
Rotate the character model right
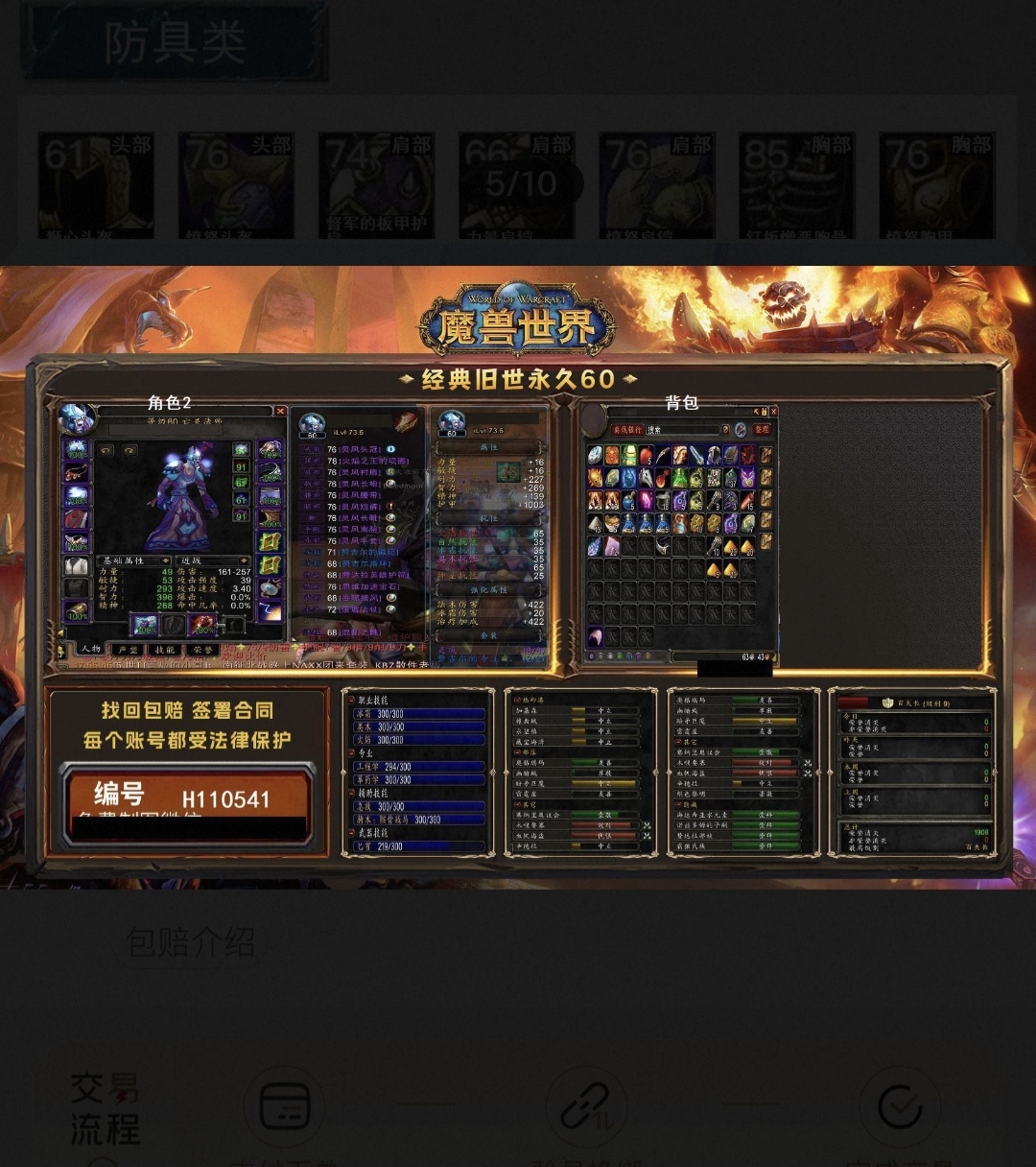tap(129, 450)
